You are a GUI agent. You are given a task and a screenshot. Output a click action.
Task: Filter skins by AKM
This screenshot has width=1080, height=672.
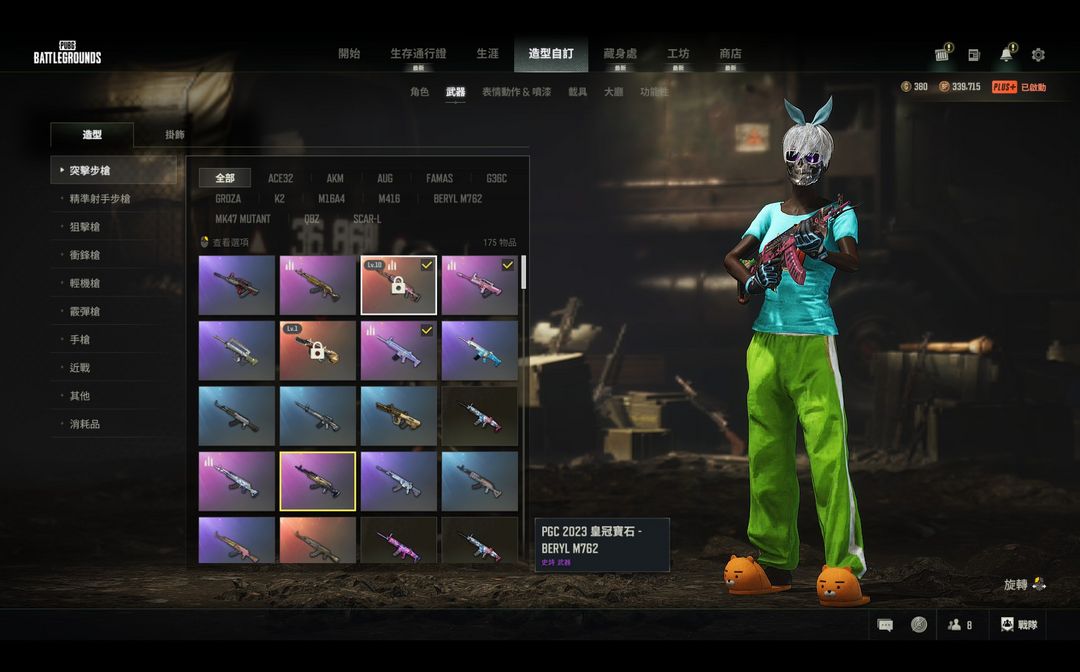coord(335,179)
